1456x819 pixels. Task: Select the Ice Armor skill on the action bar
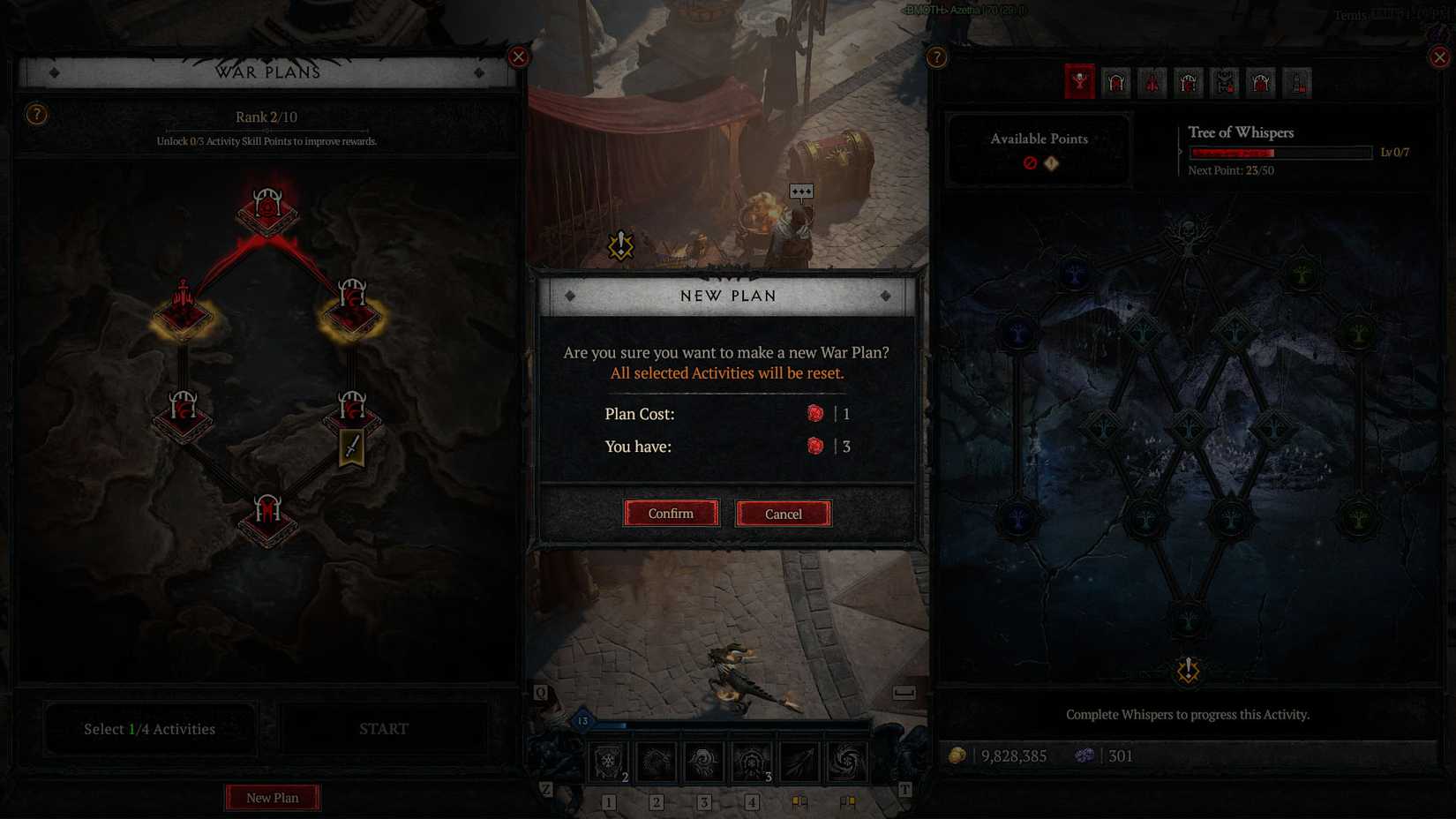[607, 759]
